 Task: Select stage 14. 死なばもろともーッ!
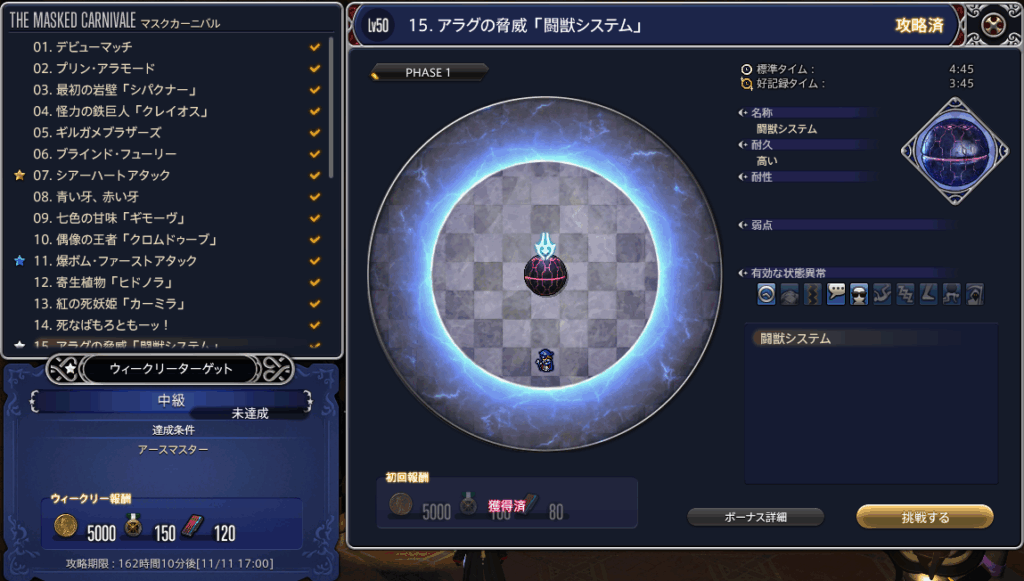tap(101, 325)
